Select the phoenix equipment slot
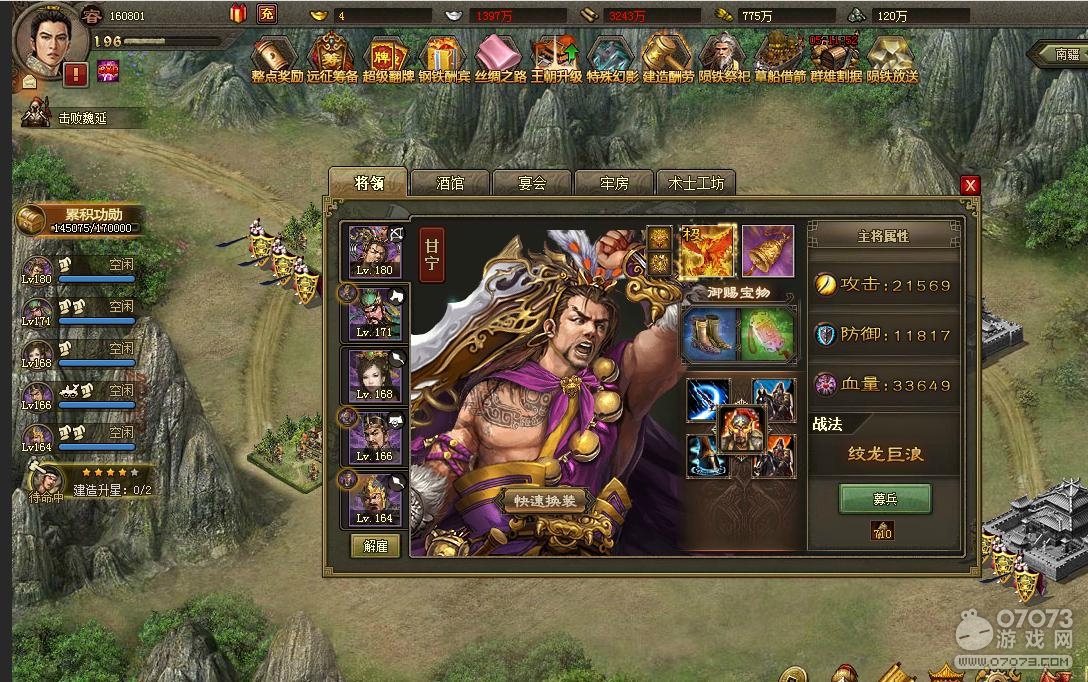Image resolution: width=1088 pixels, height=682 pixels. point(709,250)
